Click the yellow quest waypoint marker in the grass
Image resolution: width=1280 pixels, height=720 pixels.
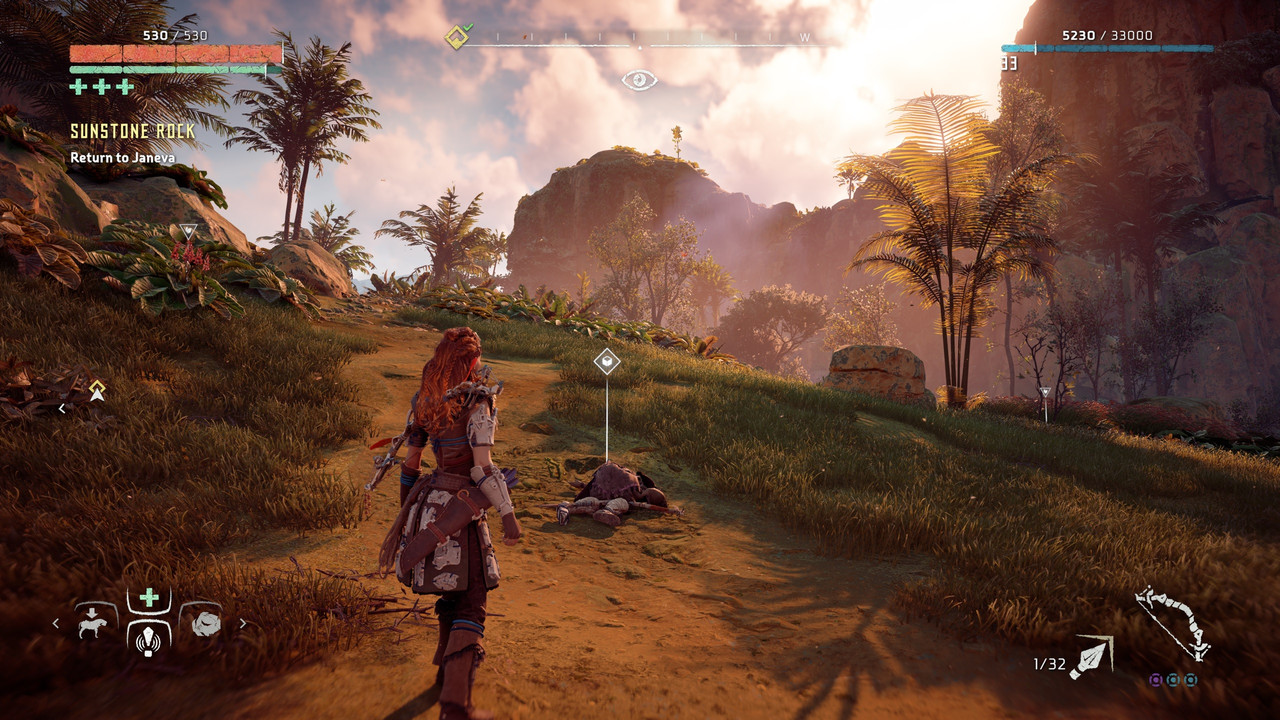pyautogui.click(x=97, y=389)
